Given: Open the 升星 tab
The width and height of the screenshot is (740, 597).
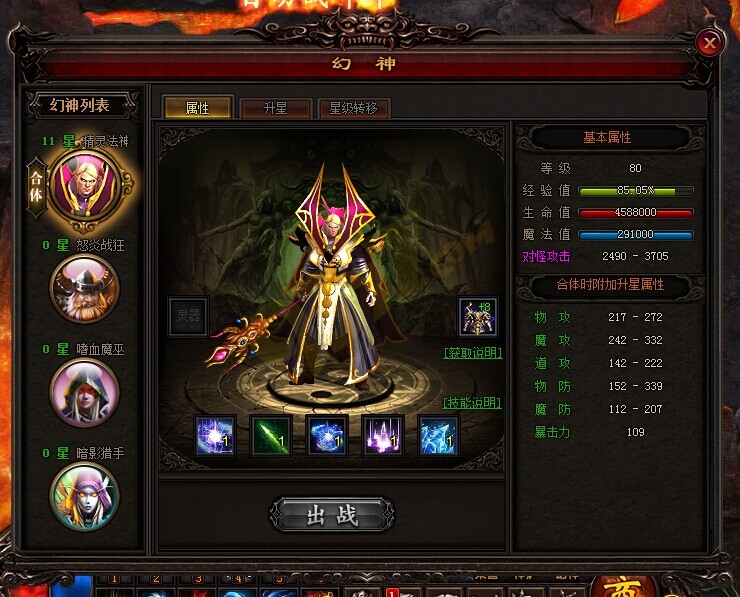Looking at the screenshot, I should [x=275, y=108].
